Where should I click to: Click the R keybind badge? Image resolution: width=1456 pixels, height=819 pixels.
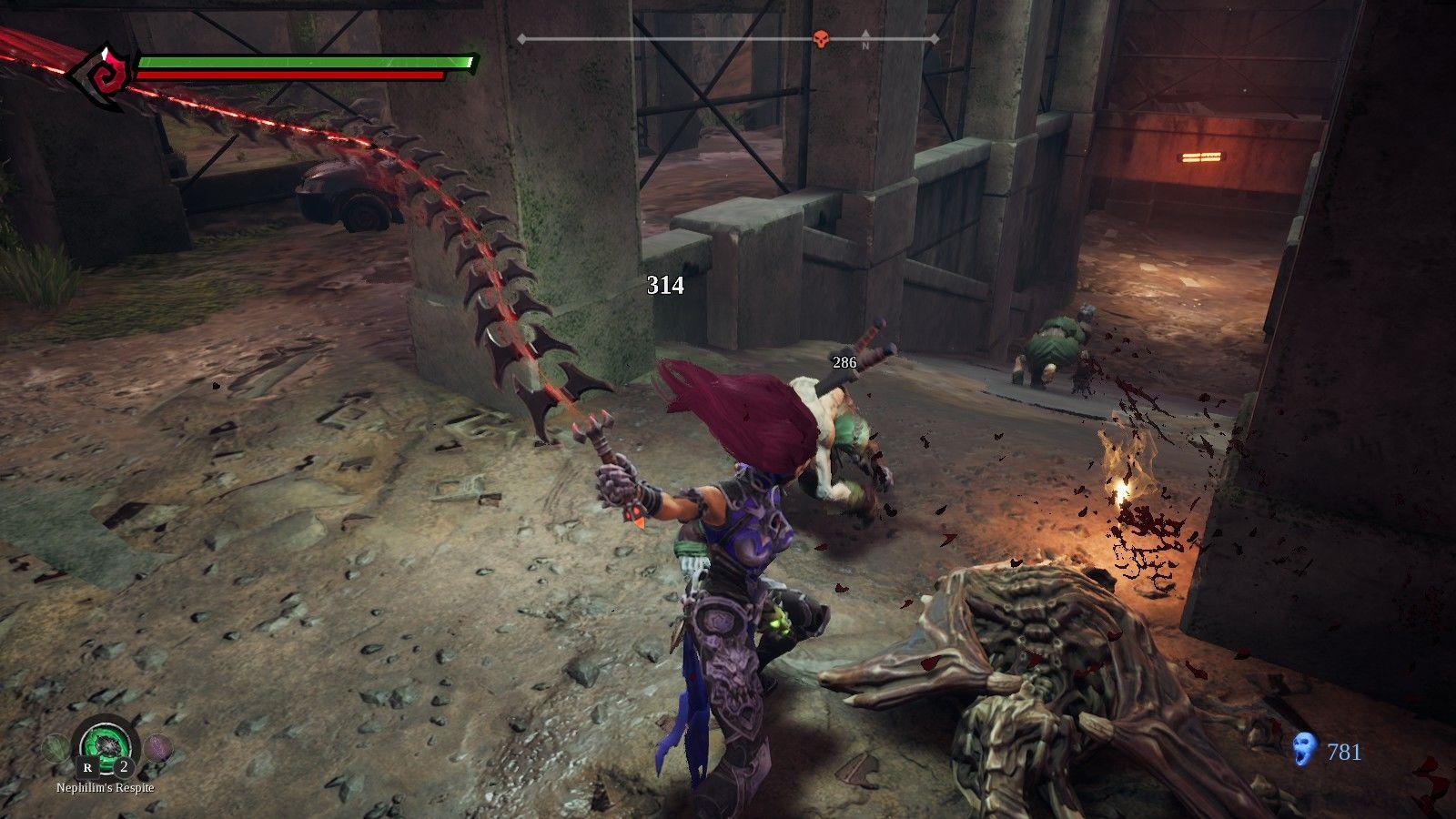(87, 768)
